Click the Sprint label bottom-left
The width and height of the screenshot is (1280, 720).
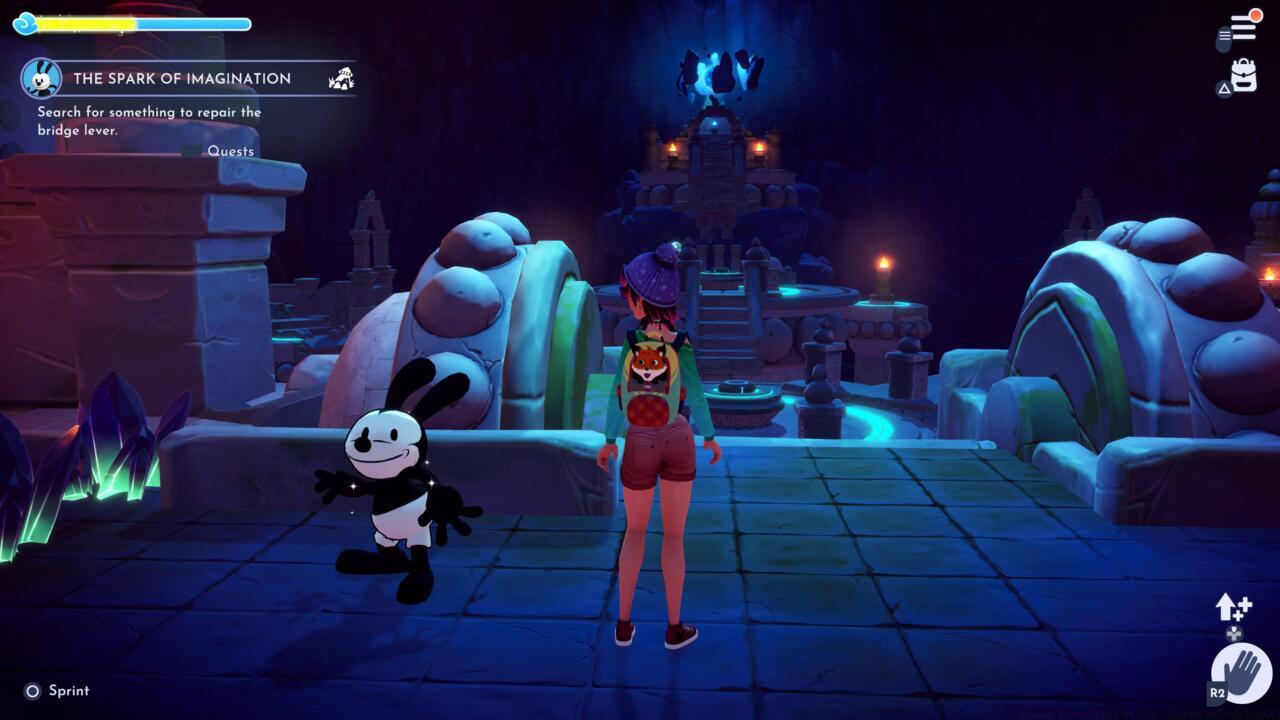pyautogui.click(x=70, y=690)
